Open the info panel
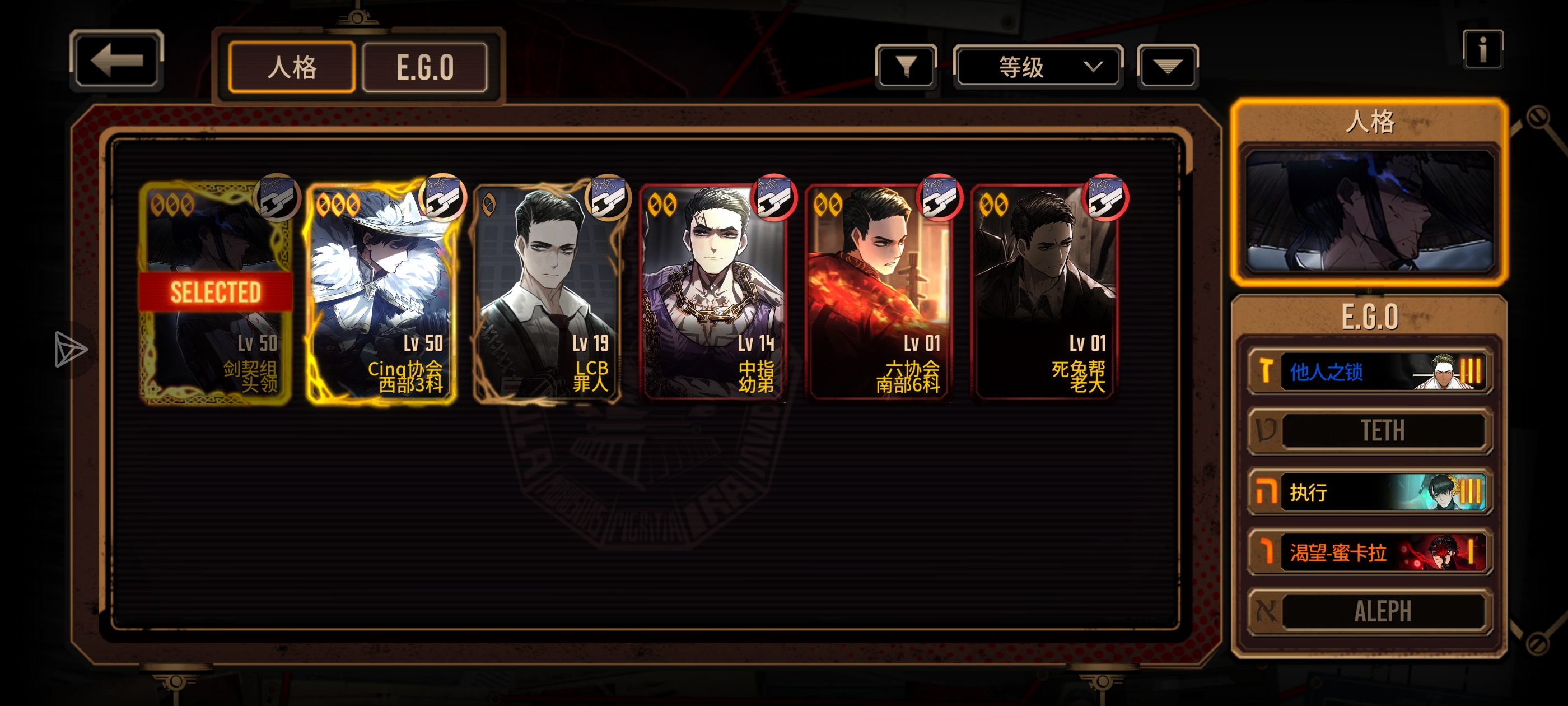The height and width of the screenshot is (706, 1568). click(1482, 49)
